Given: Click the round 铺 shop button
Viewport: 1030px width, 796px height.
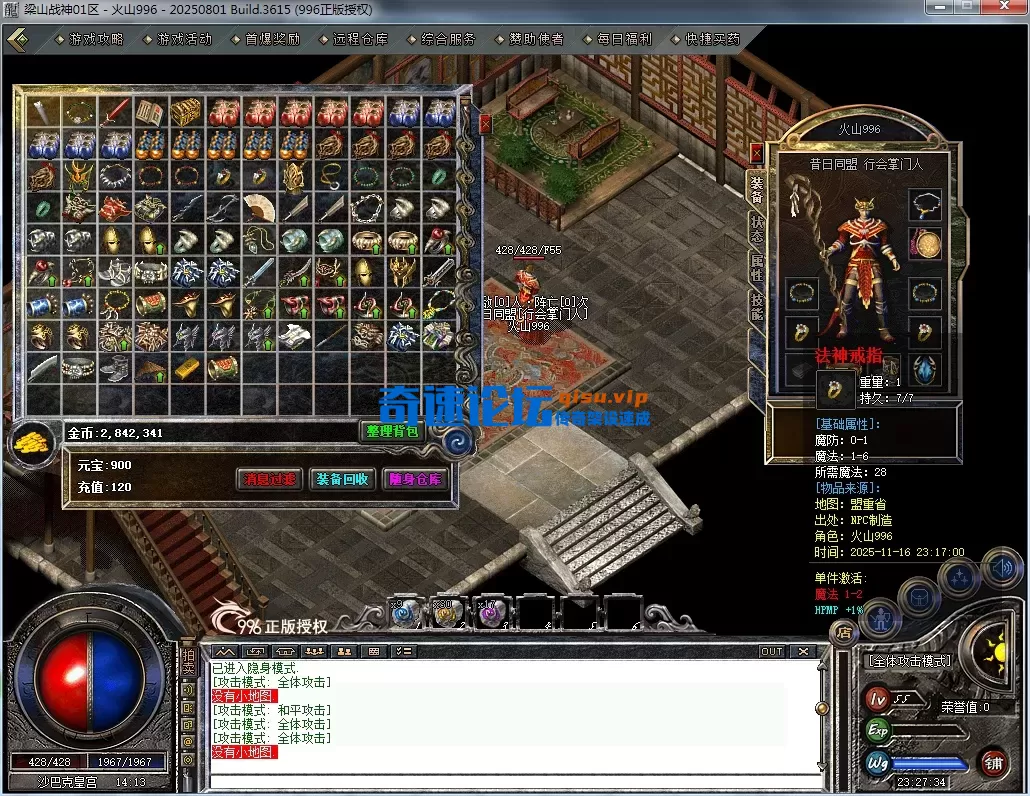Looking at the screenshot, I should click(x=993, y=763).
